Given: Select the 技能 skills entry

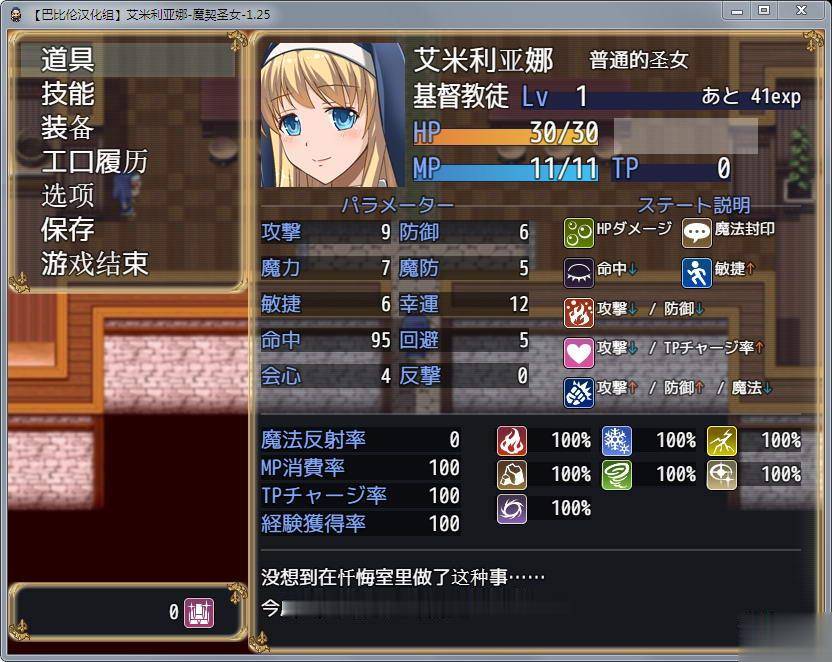Looking at the screenshot, I should (68, 93).
